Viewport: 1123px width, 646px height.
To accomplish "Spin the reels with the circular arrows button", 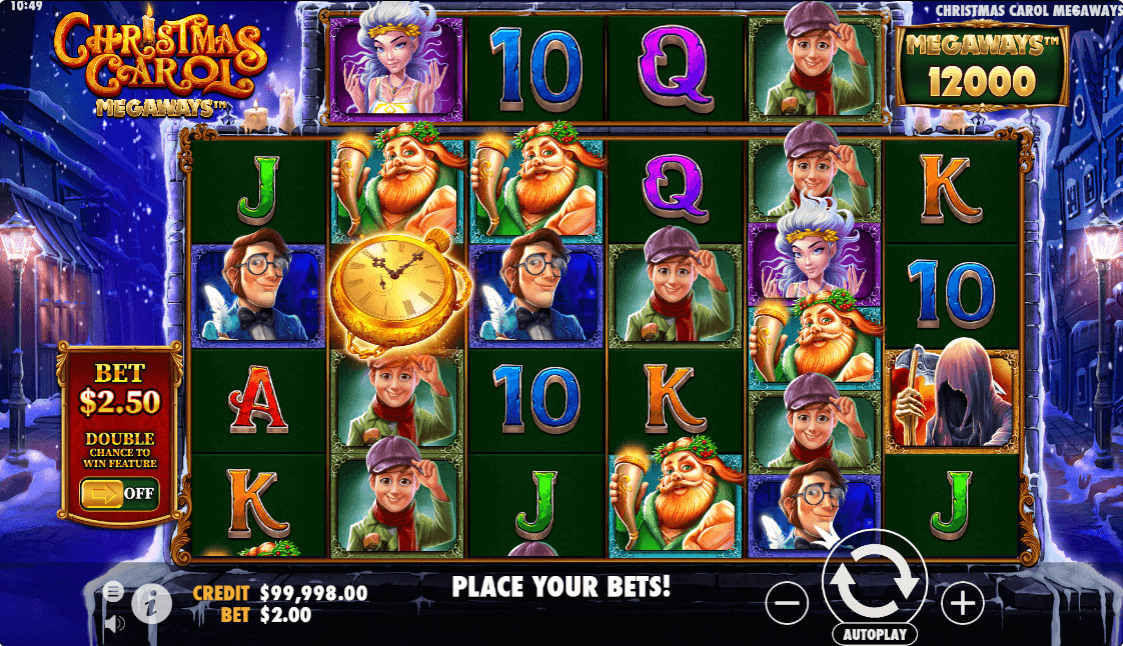I will coord(875,582).
